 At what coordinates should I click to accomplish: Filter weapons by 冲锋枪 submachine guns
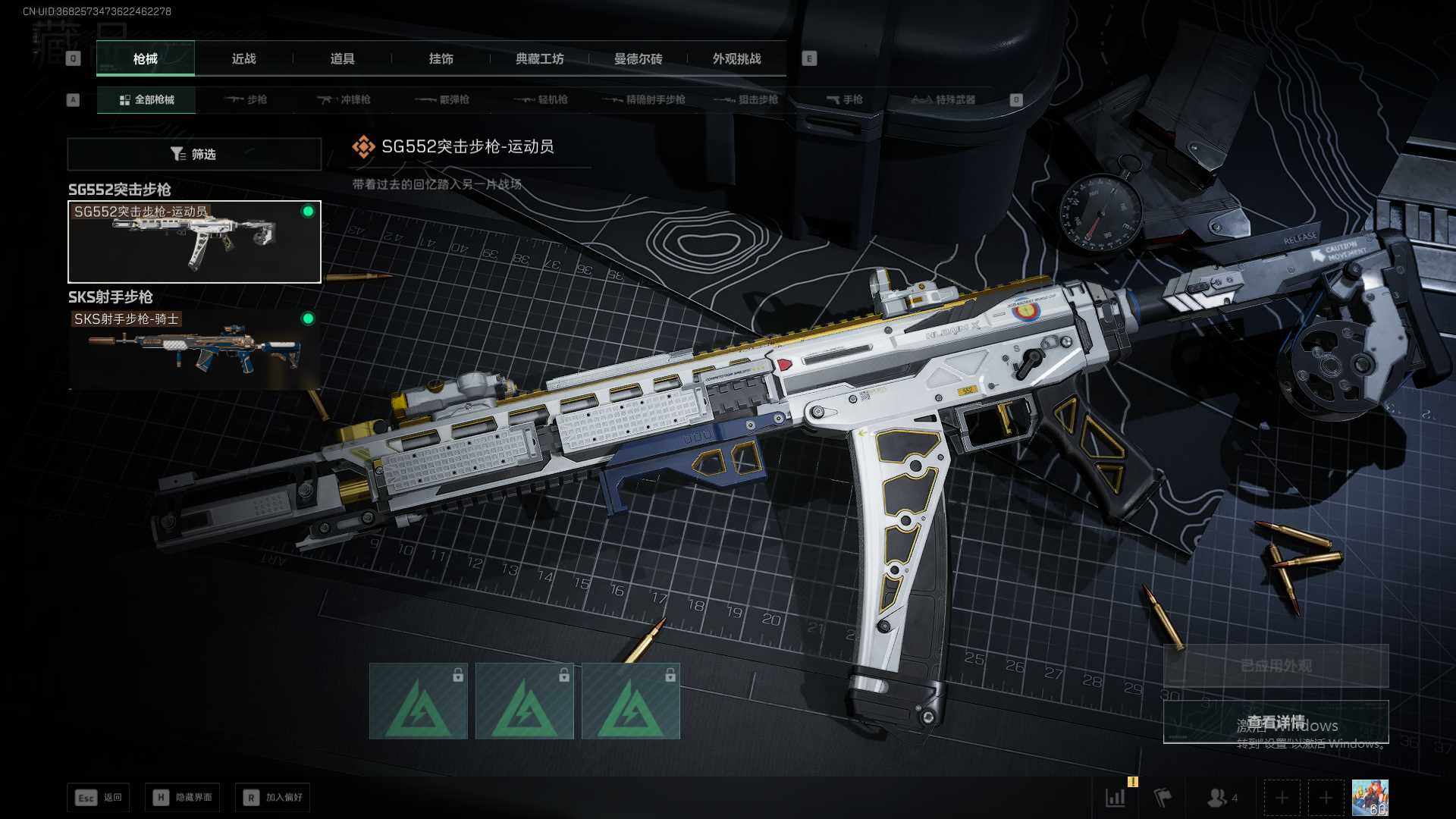(344, 99)
